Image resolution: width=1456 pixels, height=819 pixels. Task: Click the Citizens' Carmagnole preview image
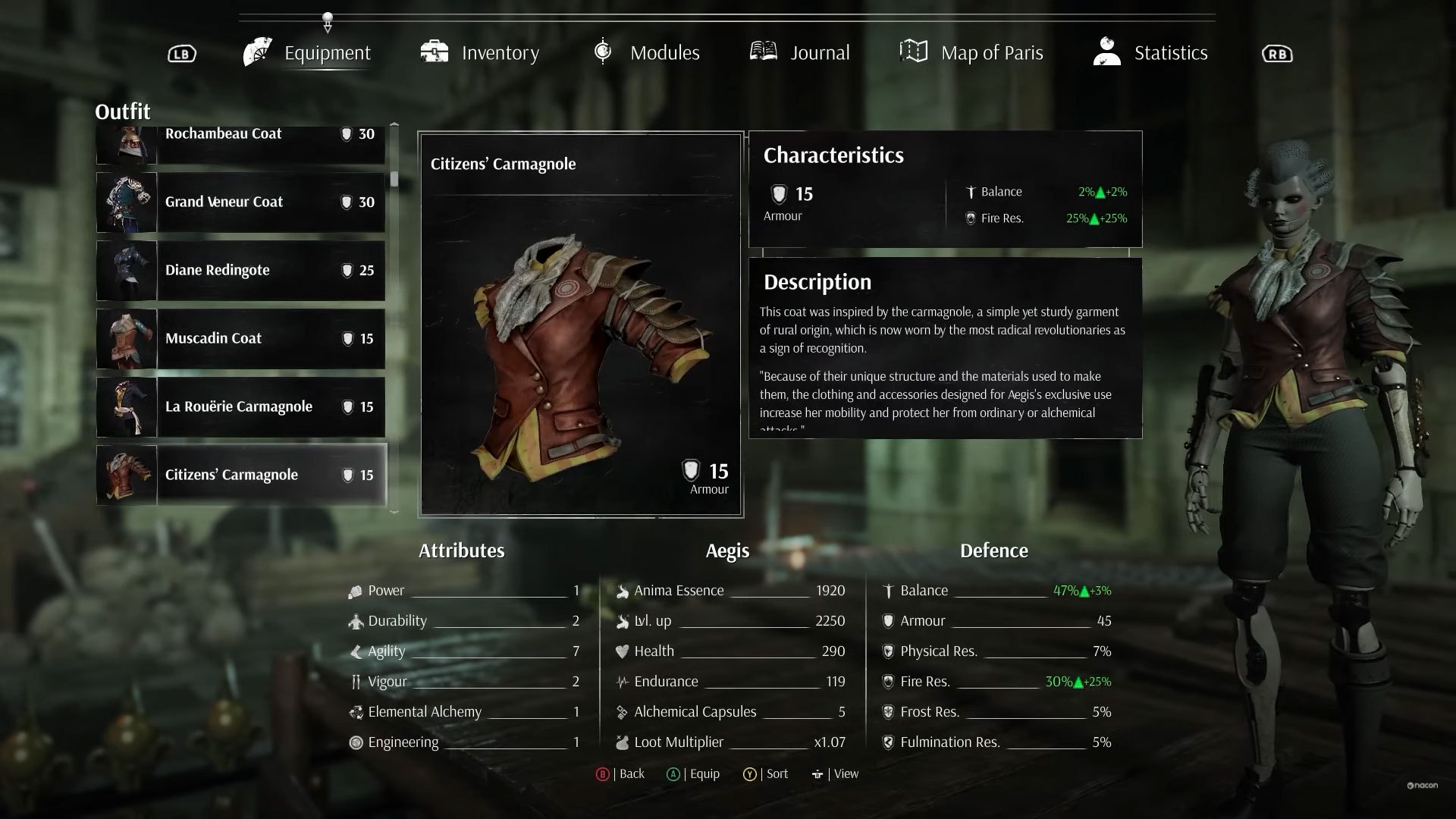[x=580, y=349]
